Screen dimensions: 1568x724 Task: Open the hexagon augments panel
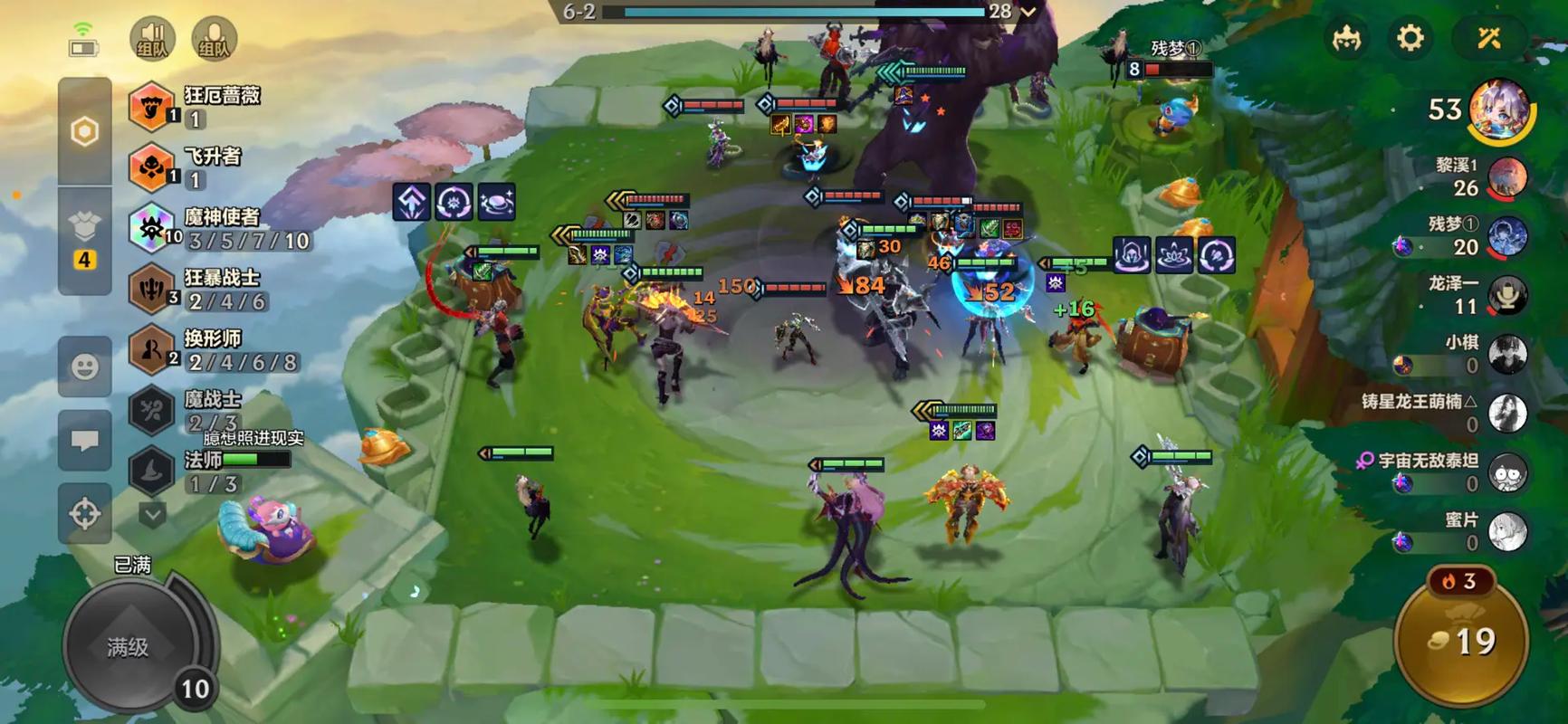click(84, 132)
